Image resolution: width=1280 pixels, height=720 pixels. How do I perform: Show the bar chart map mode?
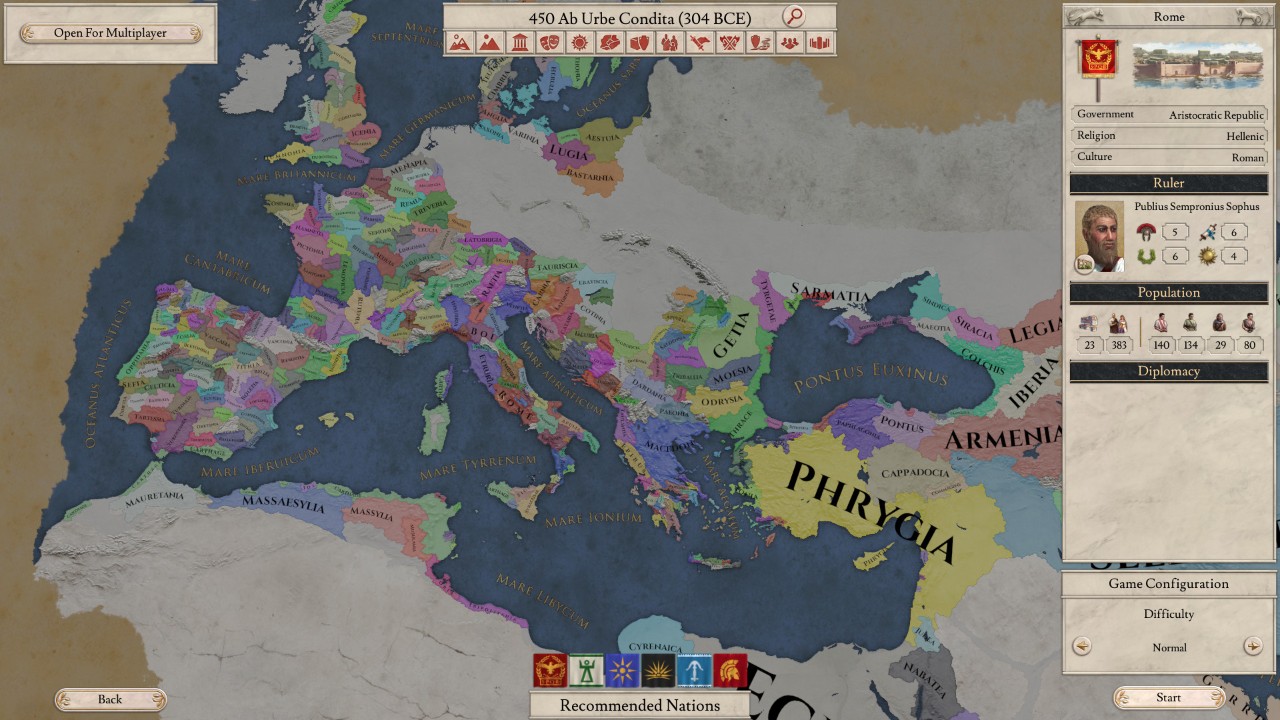tap(820, 43)
